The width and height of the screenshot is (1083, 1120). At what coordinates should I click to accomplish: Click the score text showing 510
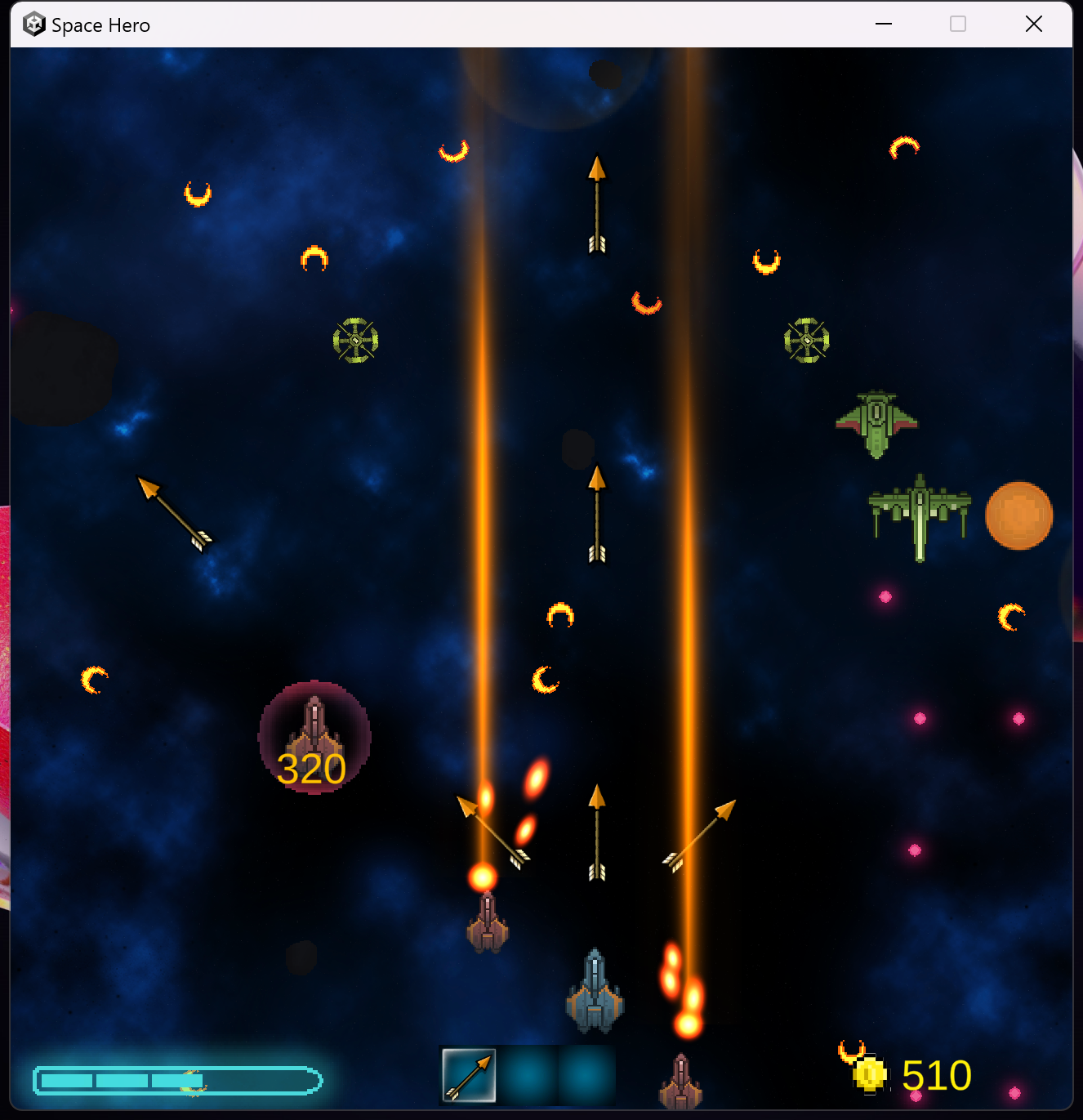click(936, 1075)
